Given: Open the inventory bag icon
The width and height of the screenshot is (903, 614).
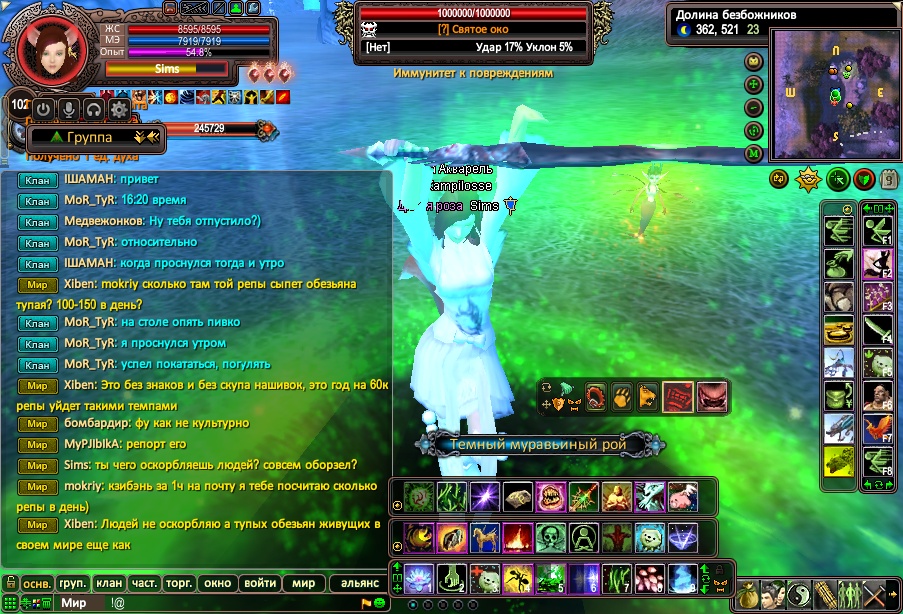Looking at the screenshot, I should 747,594.
